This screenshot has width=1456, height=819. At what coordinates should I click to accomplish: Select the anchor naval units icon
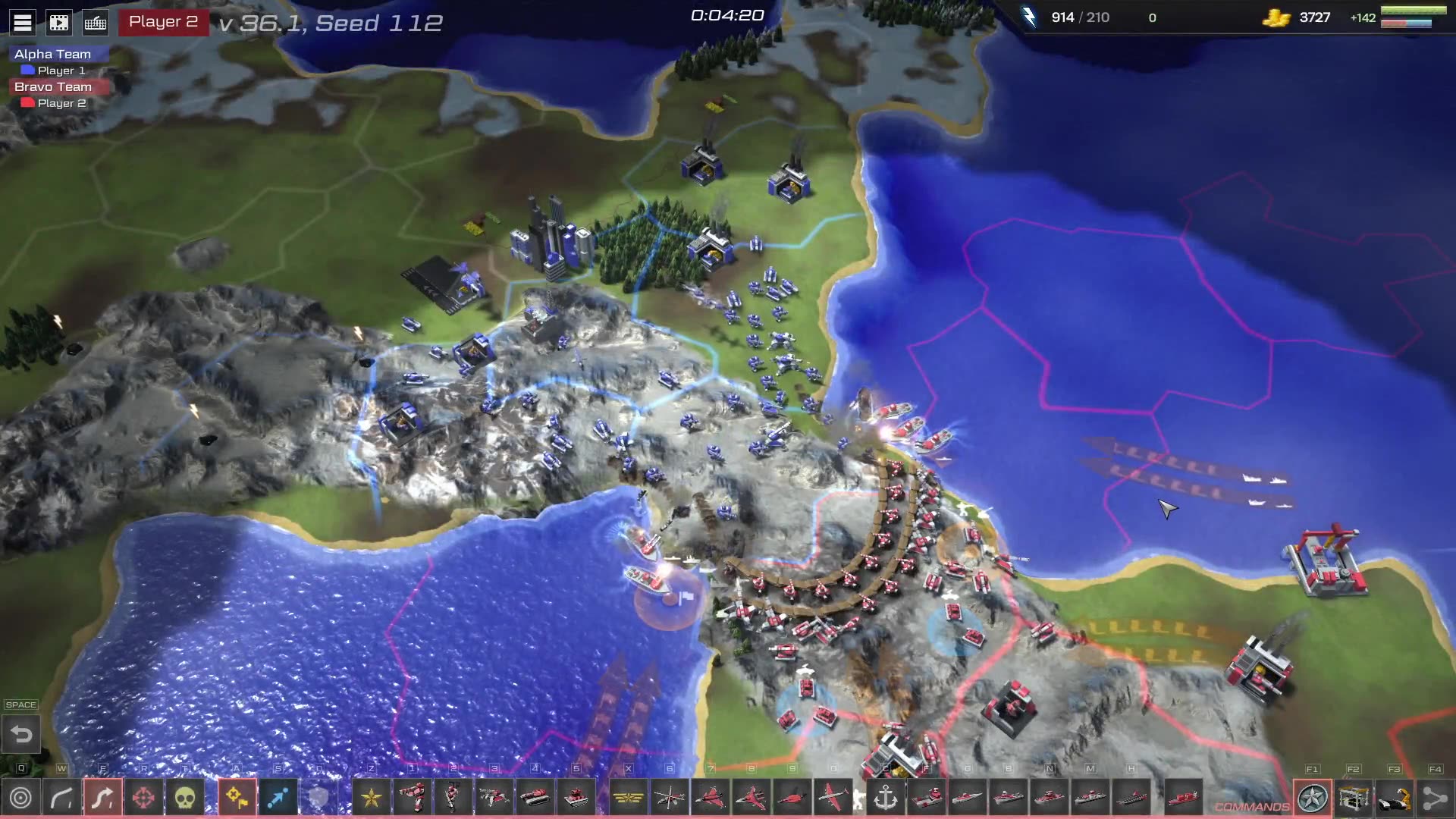pyautogui.click(x=886, y=798)
